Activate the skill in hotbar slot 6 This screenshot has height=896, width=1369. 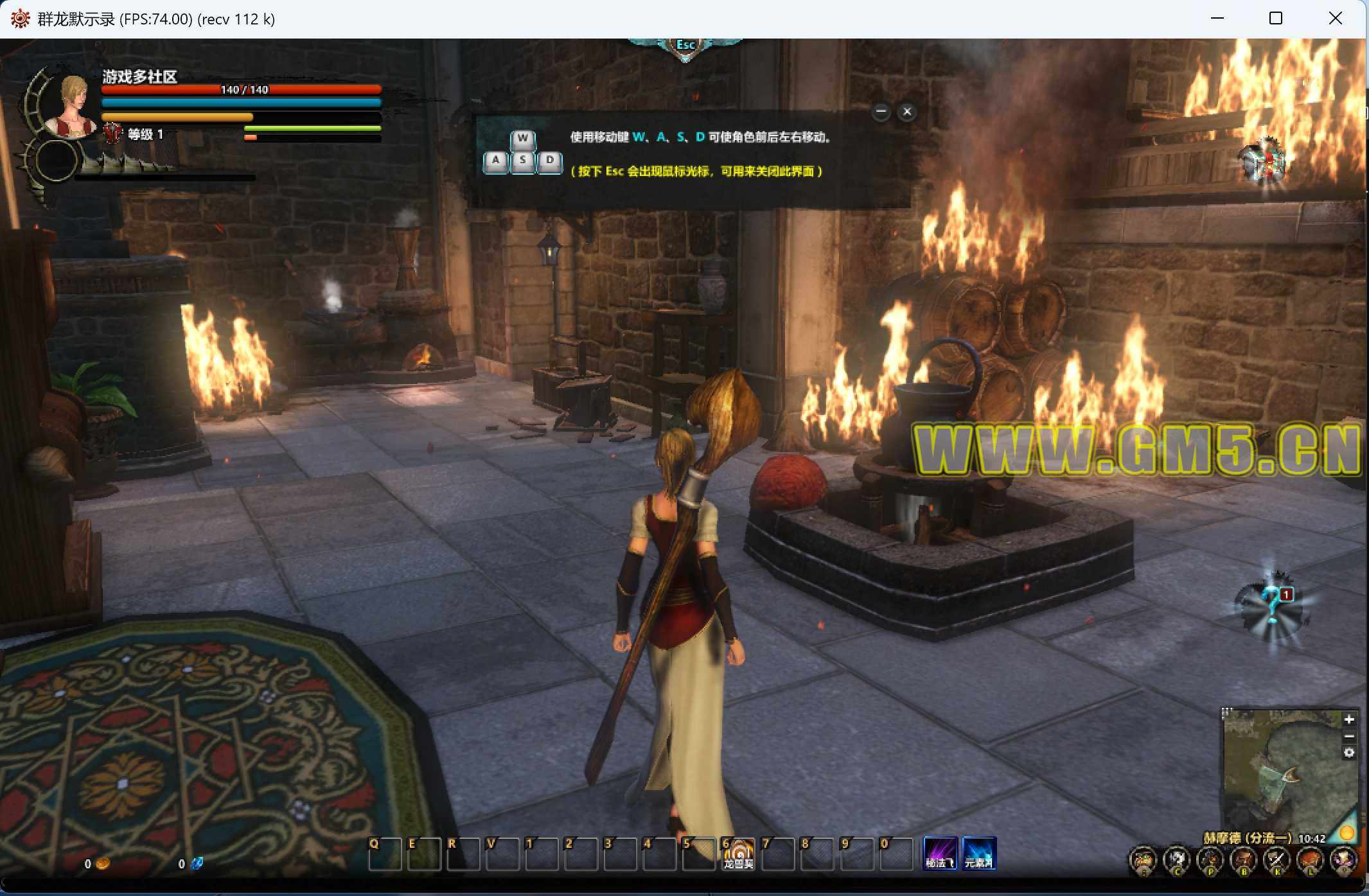pos(737,854)
